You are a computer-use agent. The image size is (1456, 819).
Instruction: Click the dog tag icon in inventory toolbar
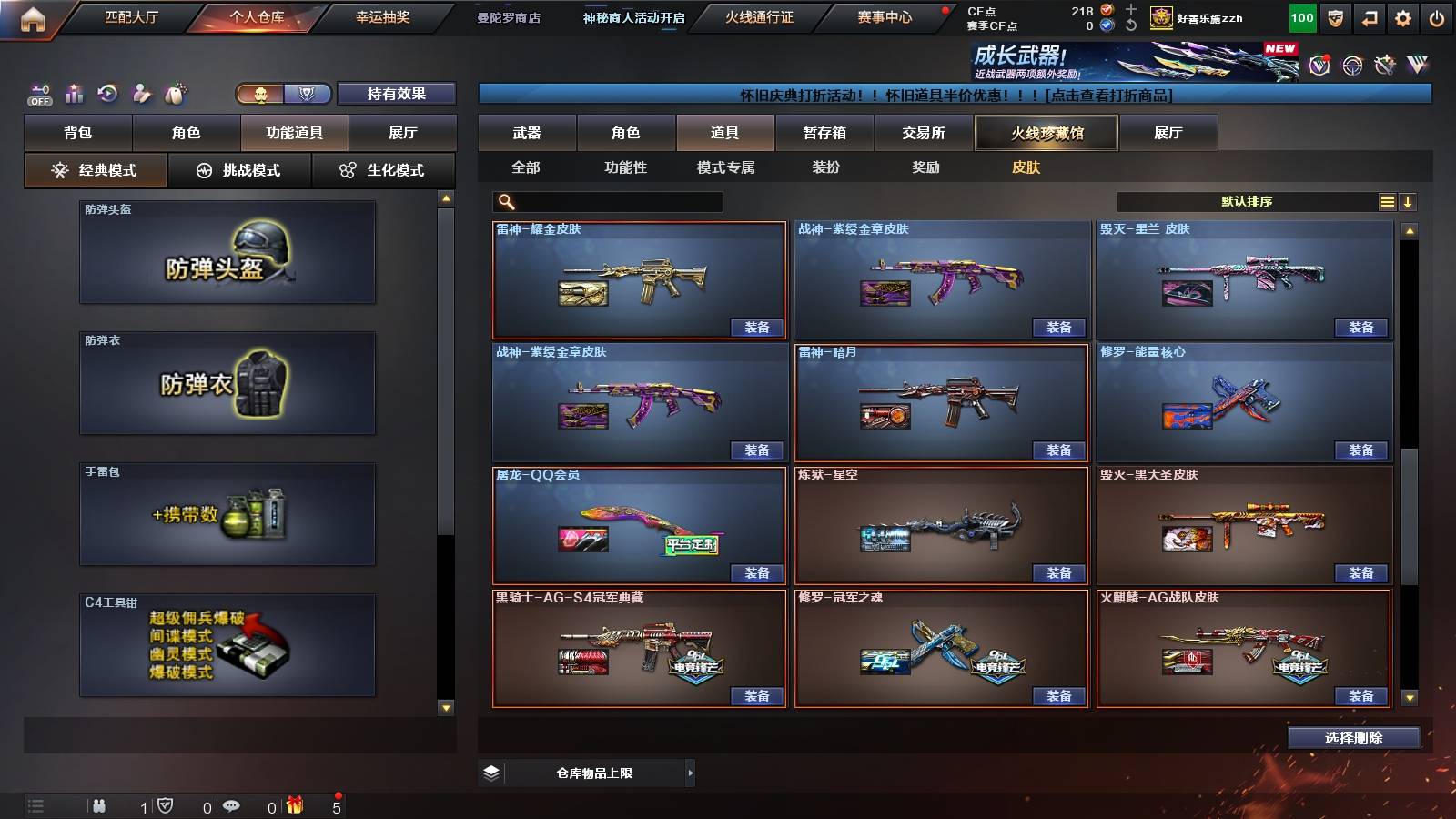pos(177,92)
